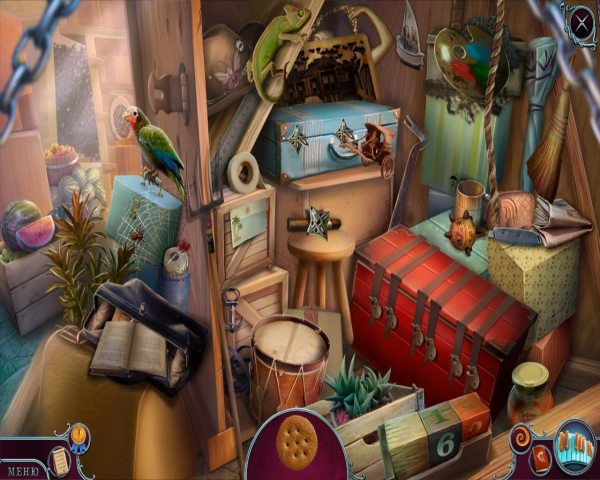Close the scene with the X button

(x=581, y=18)
